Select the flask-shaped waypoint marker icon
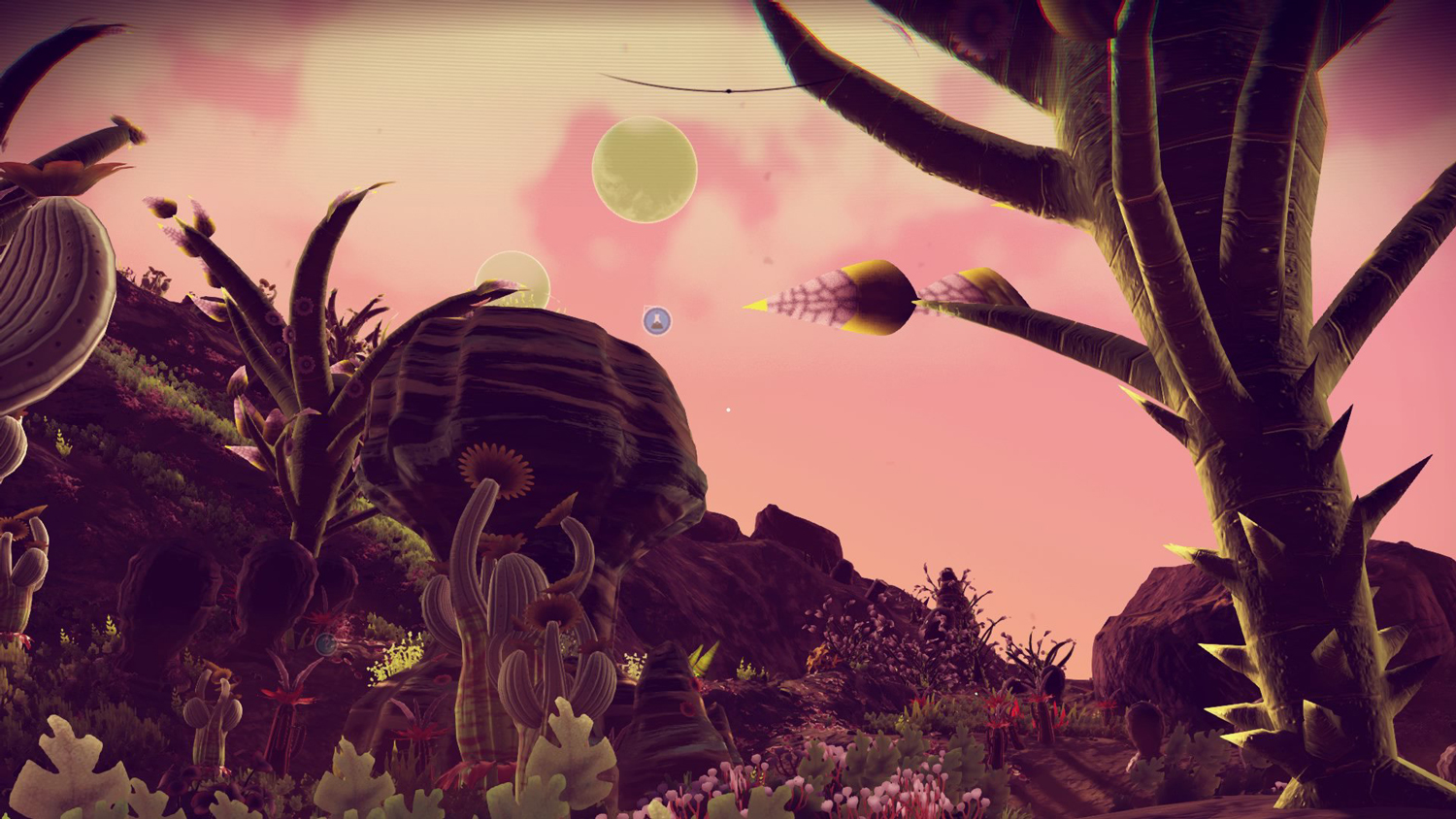Image resolution: width=1456 pixels, height=819 pixels. click(657, 320)
